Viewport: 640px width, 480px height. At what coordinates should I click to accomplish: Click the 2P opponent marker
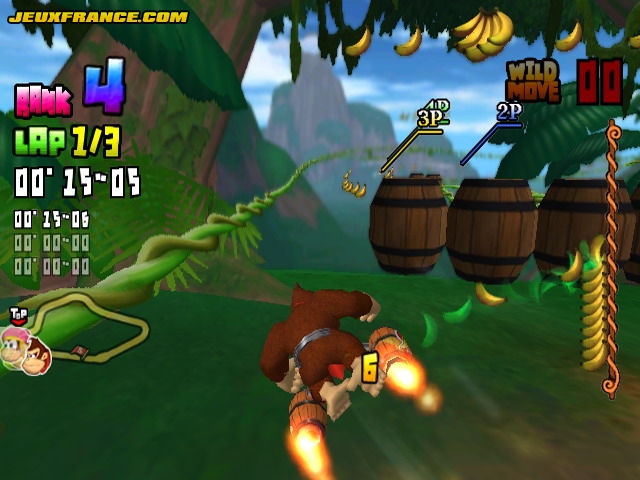(x=510, y=111)
